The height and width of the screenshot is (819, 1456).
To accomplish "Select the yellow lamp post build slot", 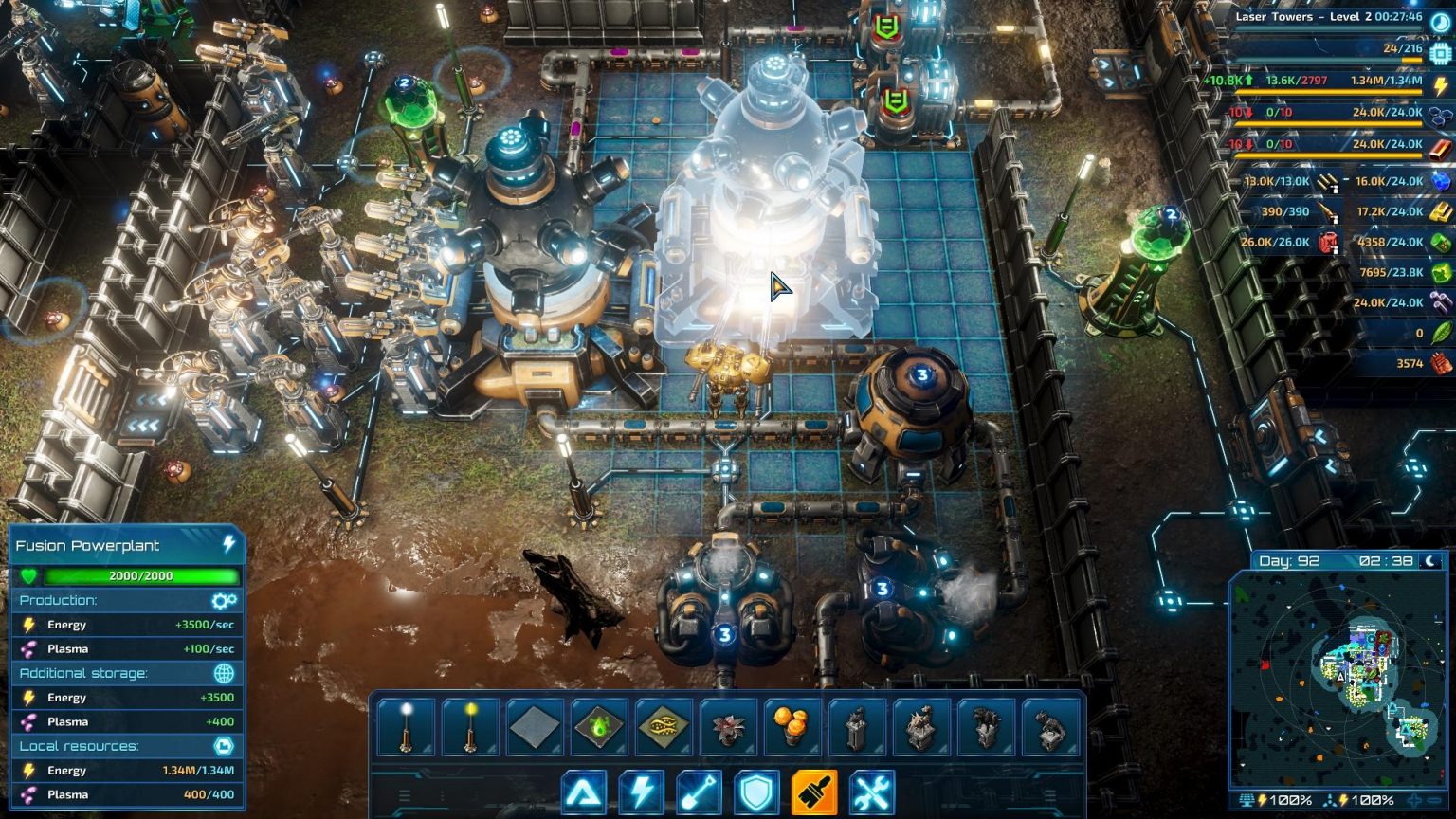I will click(x=471, y=727).
